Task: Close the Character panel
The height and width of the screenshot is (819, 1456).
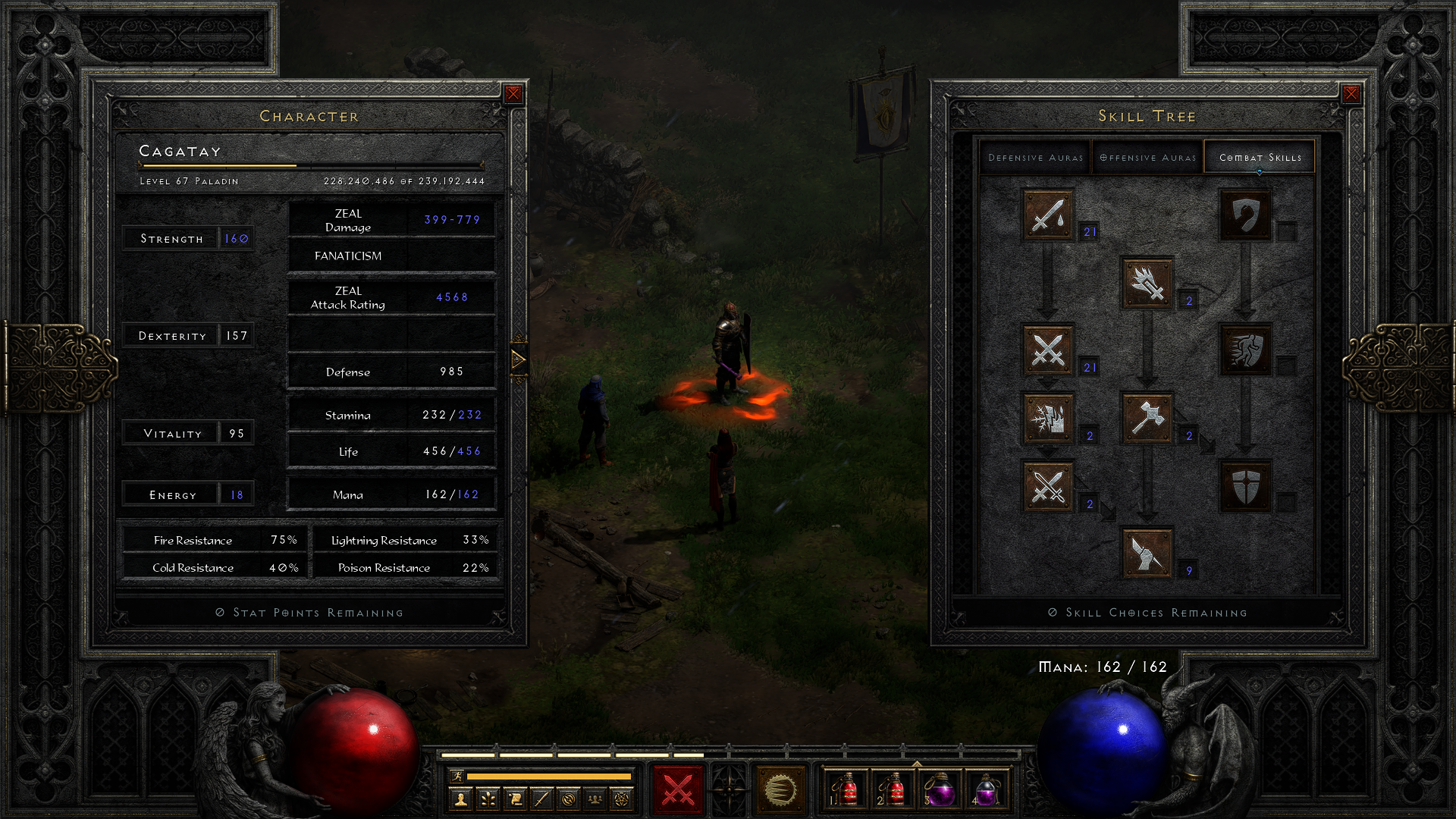Action: click(x=513, y=94)
